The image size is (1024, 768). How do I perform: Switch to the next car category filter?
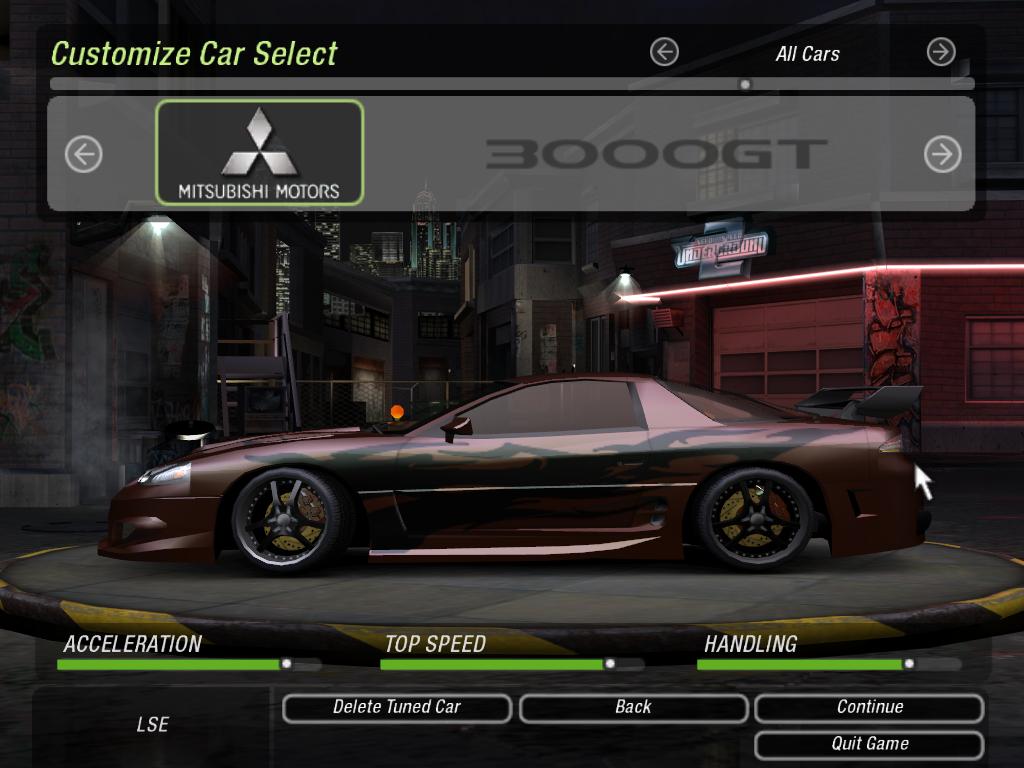941,52
